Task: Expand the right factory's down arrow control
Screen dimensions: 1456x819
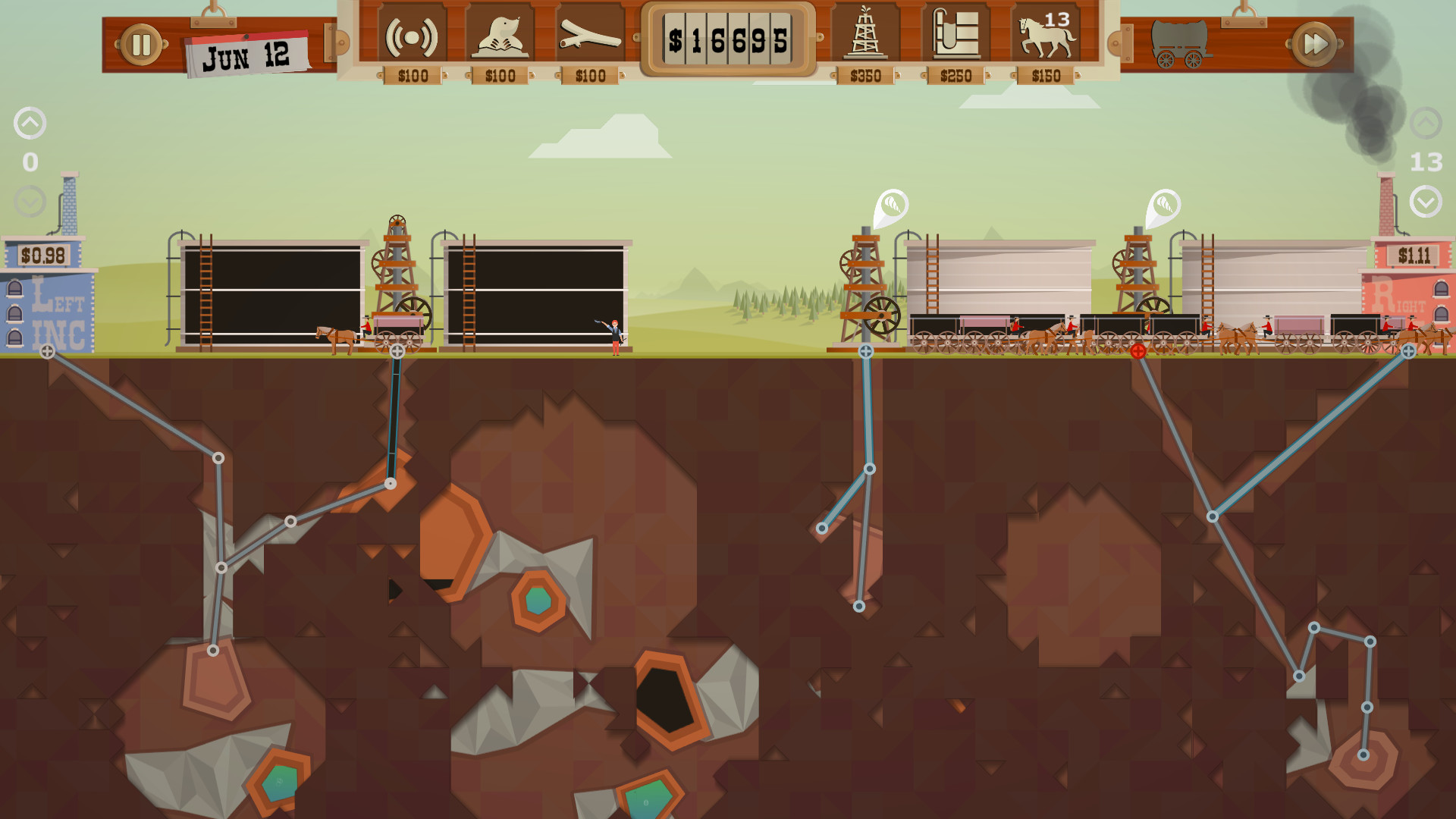Action: coord(1427,202)
